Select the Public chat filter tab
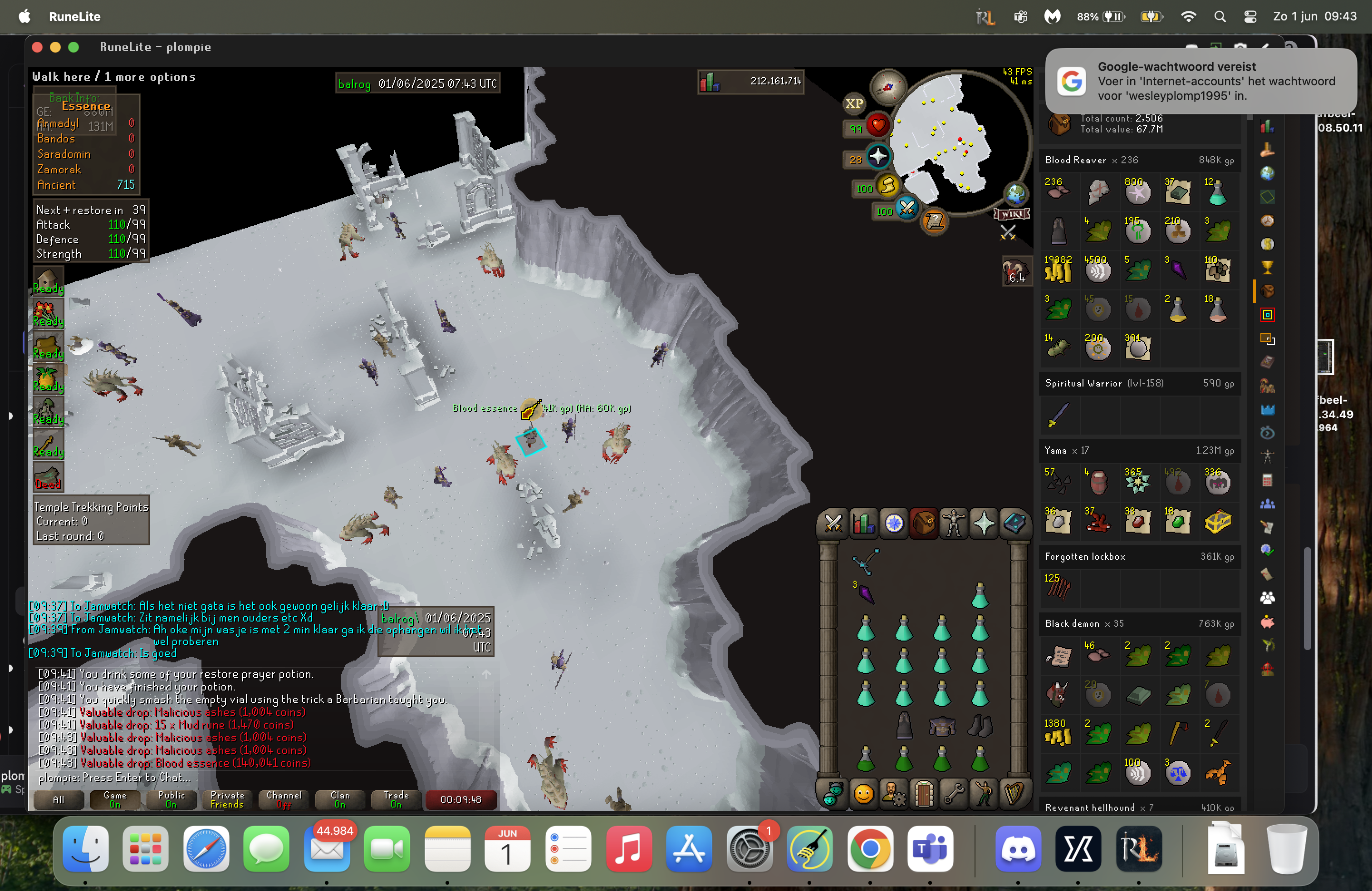Screen dimensions: 1372x891 171,799
